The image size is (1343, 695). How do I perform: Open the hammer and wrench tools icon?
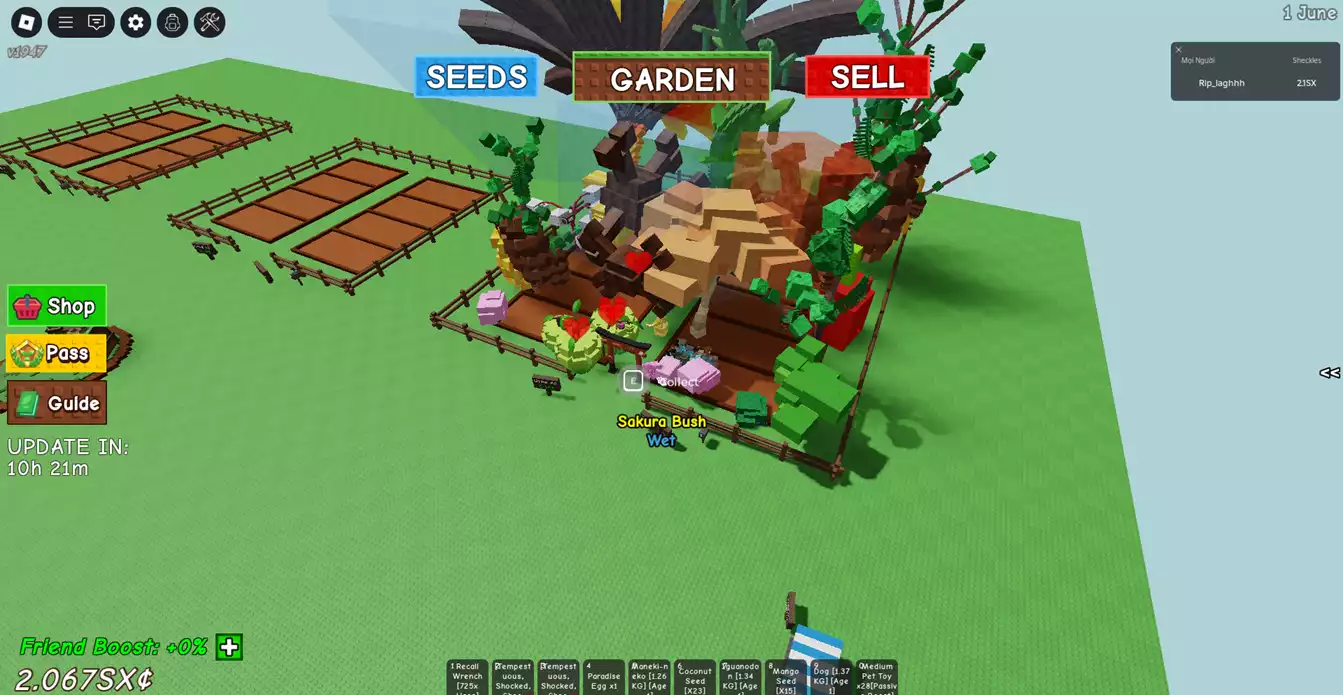209,22
